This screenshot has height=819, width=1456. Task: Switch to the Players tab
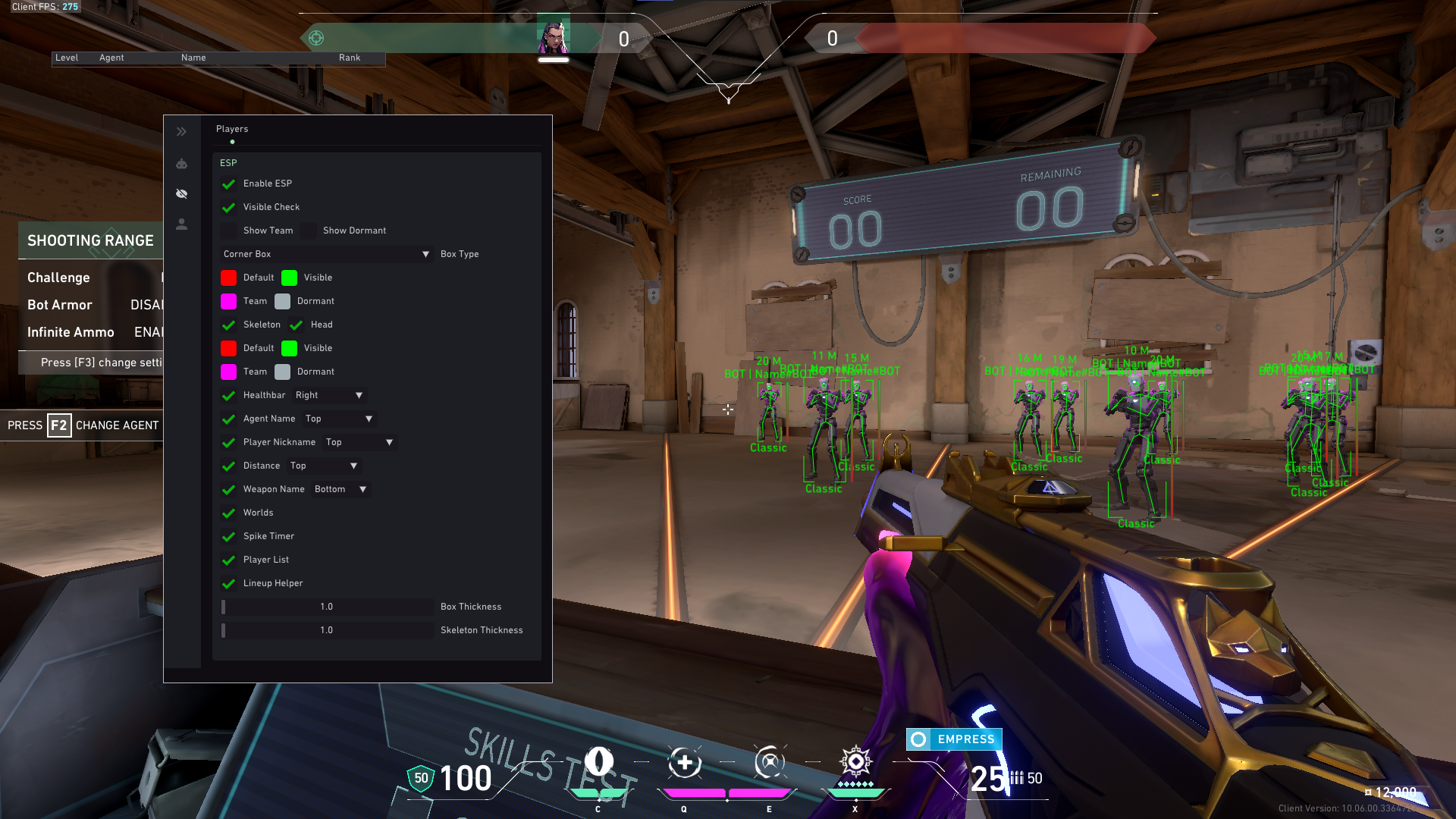tap(232, 129)
